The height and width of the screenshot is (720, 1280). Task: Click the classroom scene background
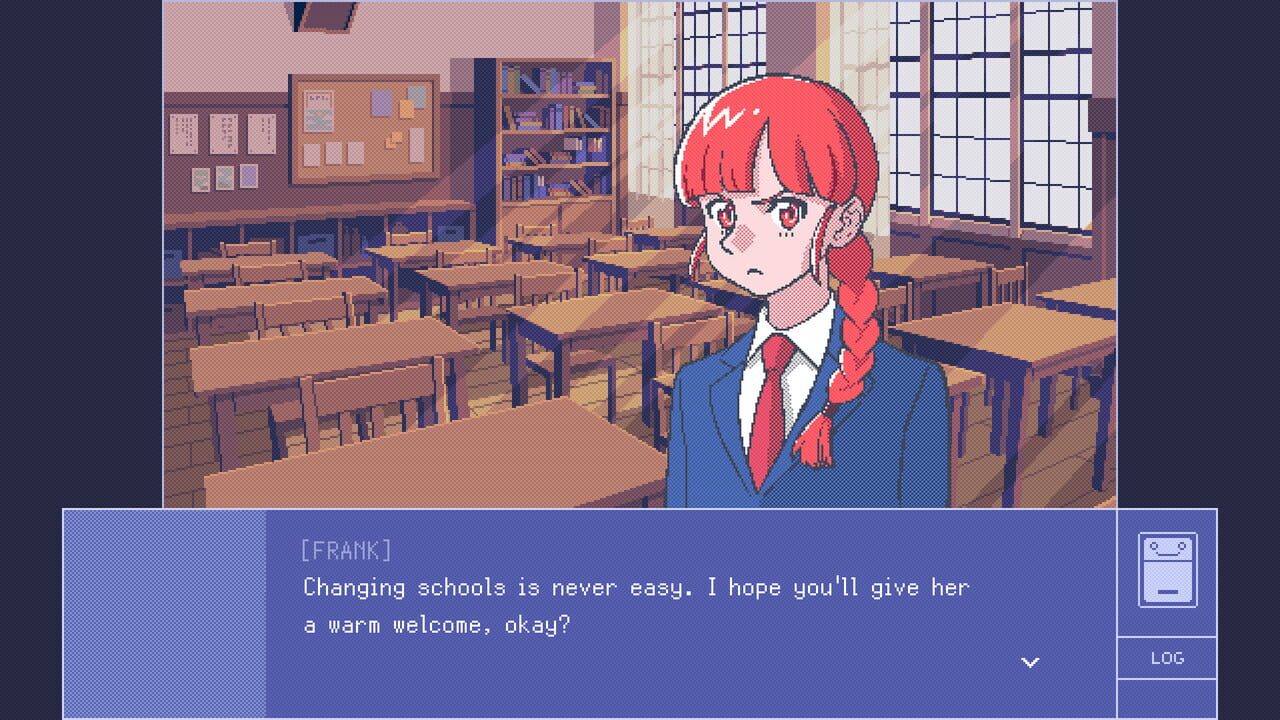coord(350,250)
